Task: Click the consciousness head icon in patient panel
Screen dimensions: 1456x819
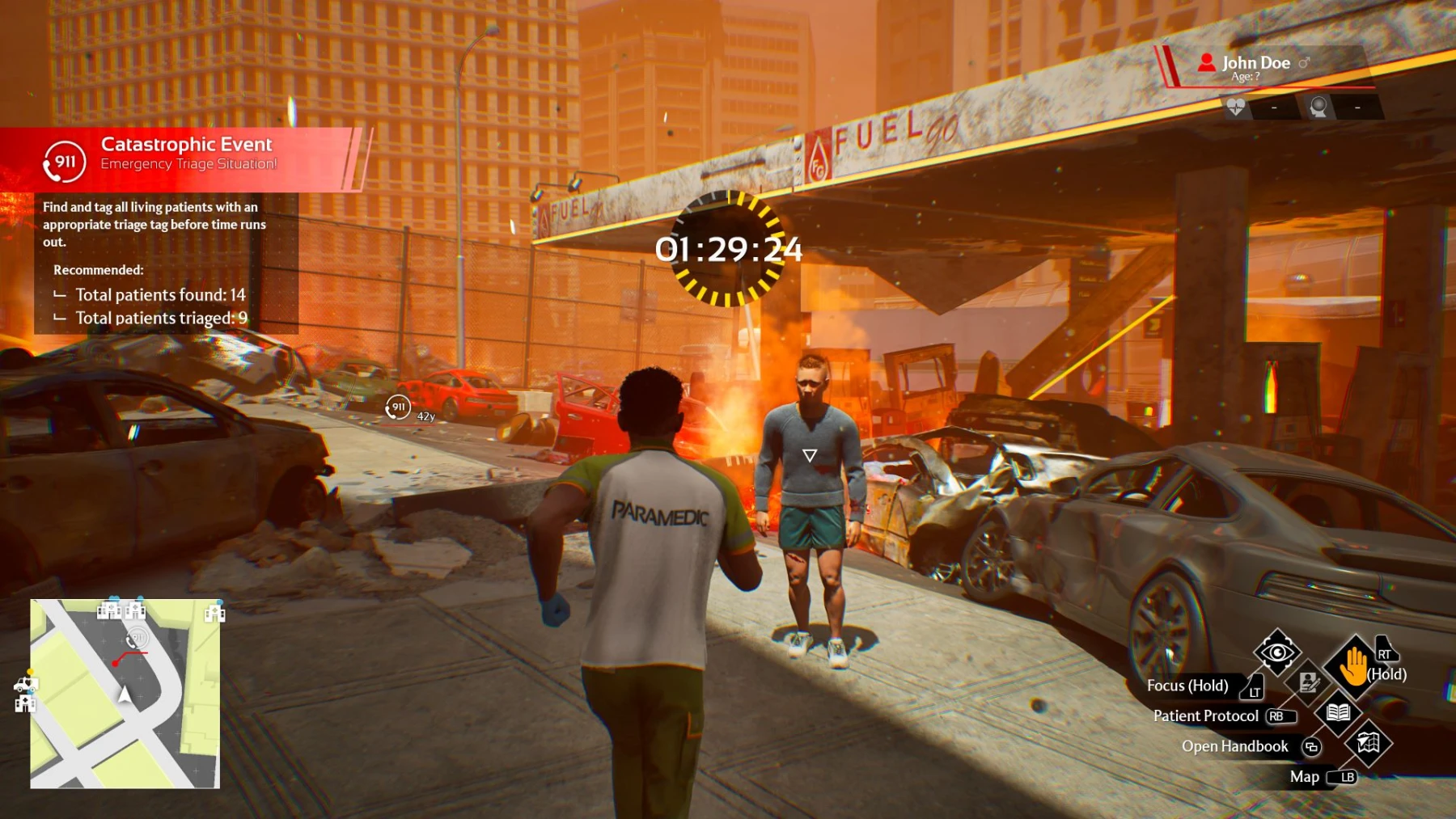Action: coord(1319,107)
